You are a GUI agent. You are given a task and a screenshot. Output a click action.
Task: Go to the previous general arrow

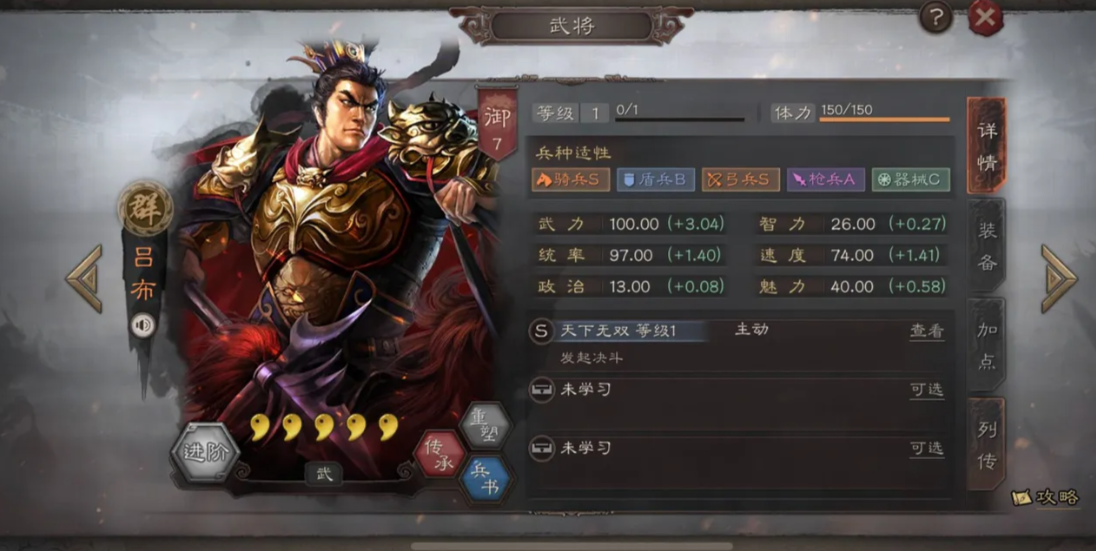pyautogui.click(x=84, y=278)
